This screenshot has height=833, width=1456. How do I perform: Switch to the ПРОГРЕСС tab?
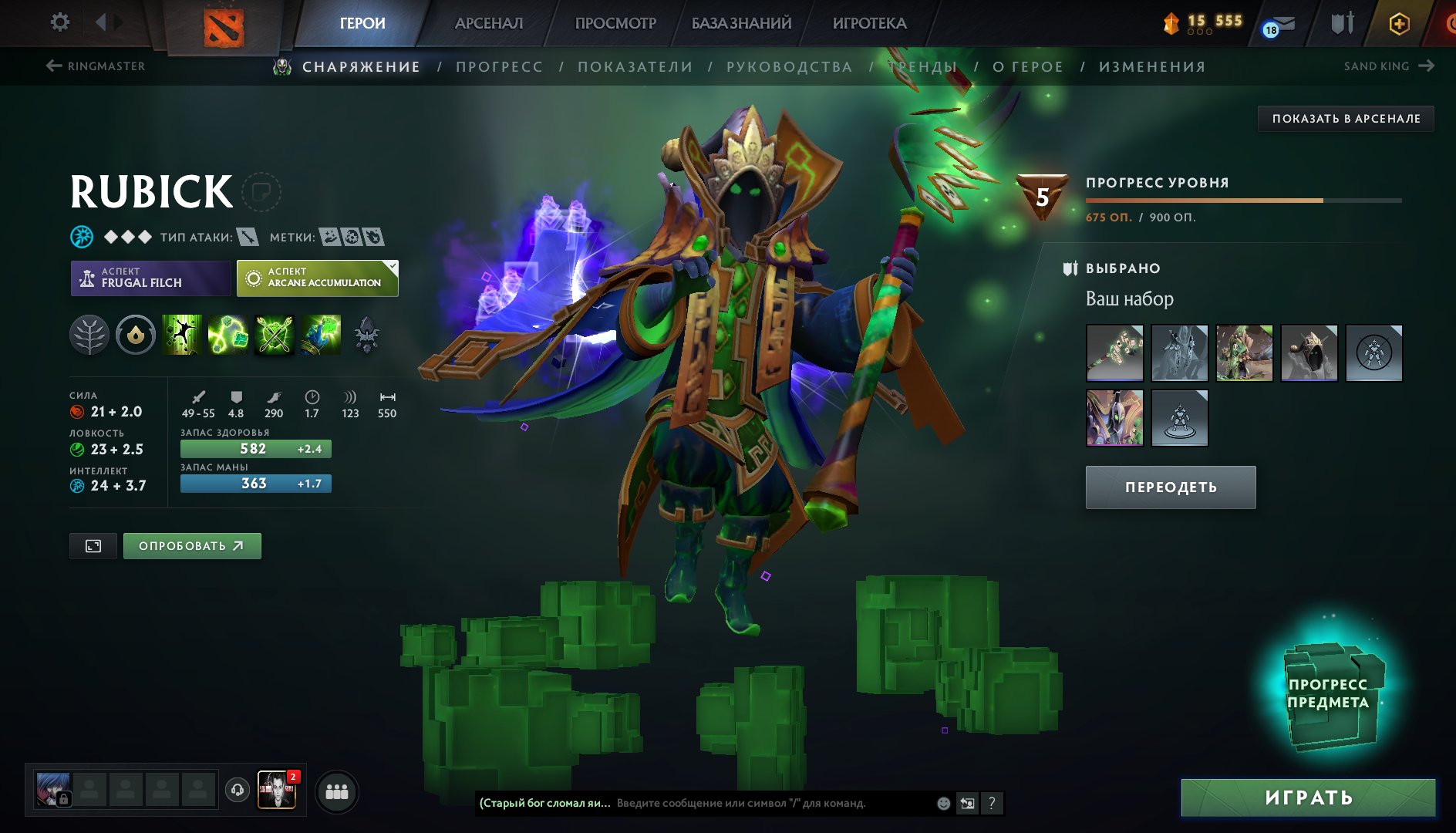pos(498,67)
